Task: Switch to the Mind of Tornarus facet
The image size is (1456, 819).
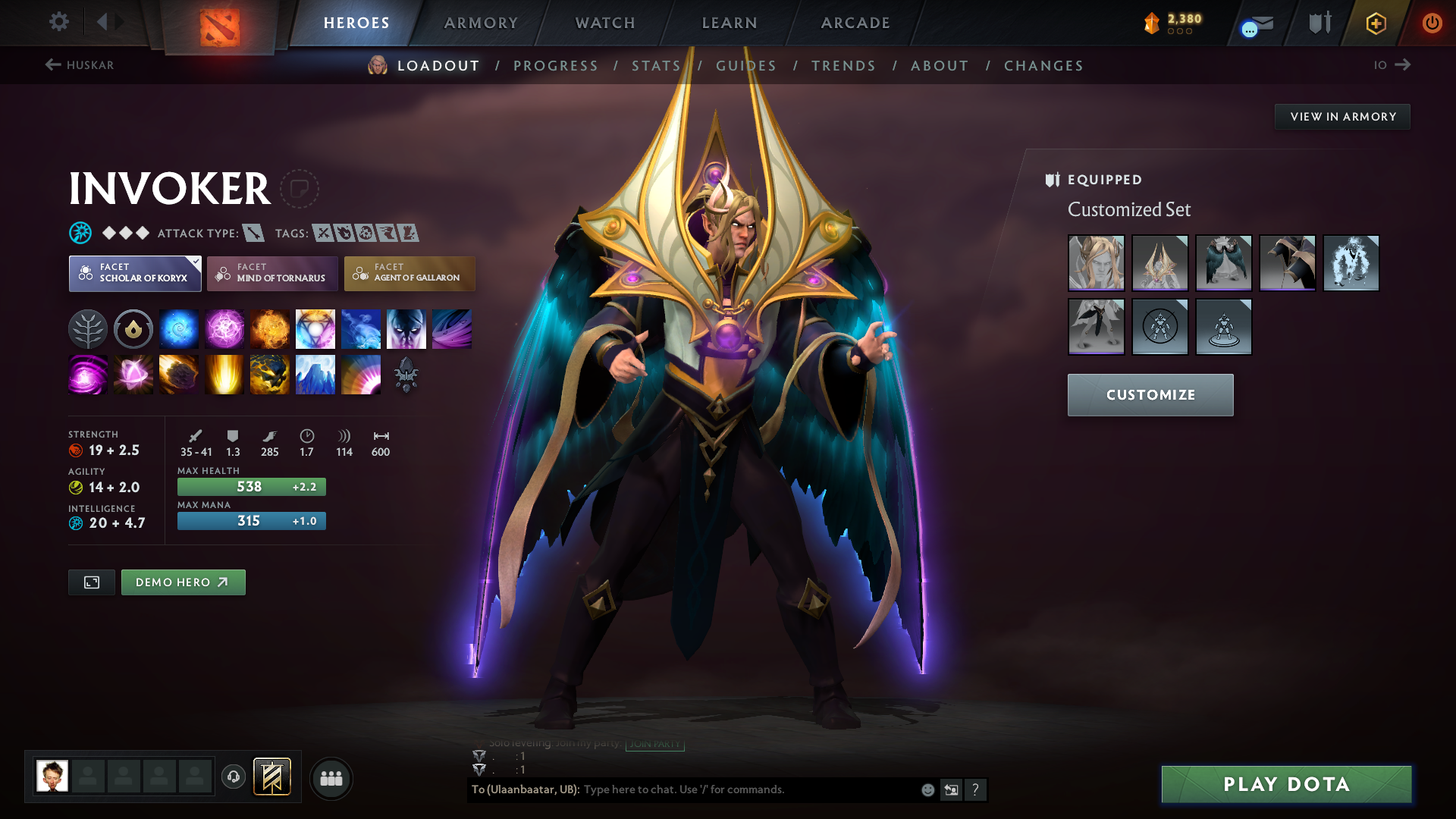Action: coord(271,273)
